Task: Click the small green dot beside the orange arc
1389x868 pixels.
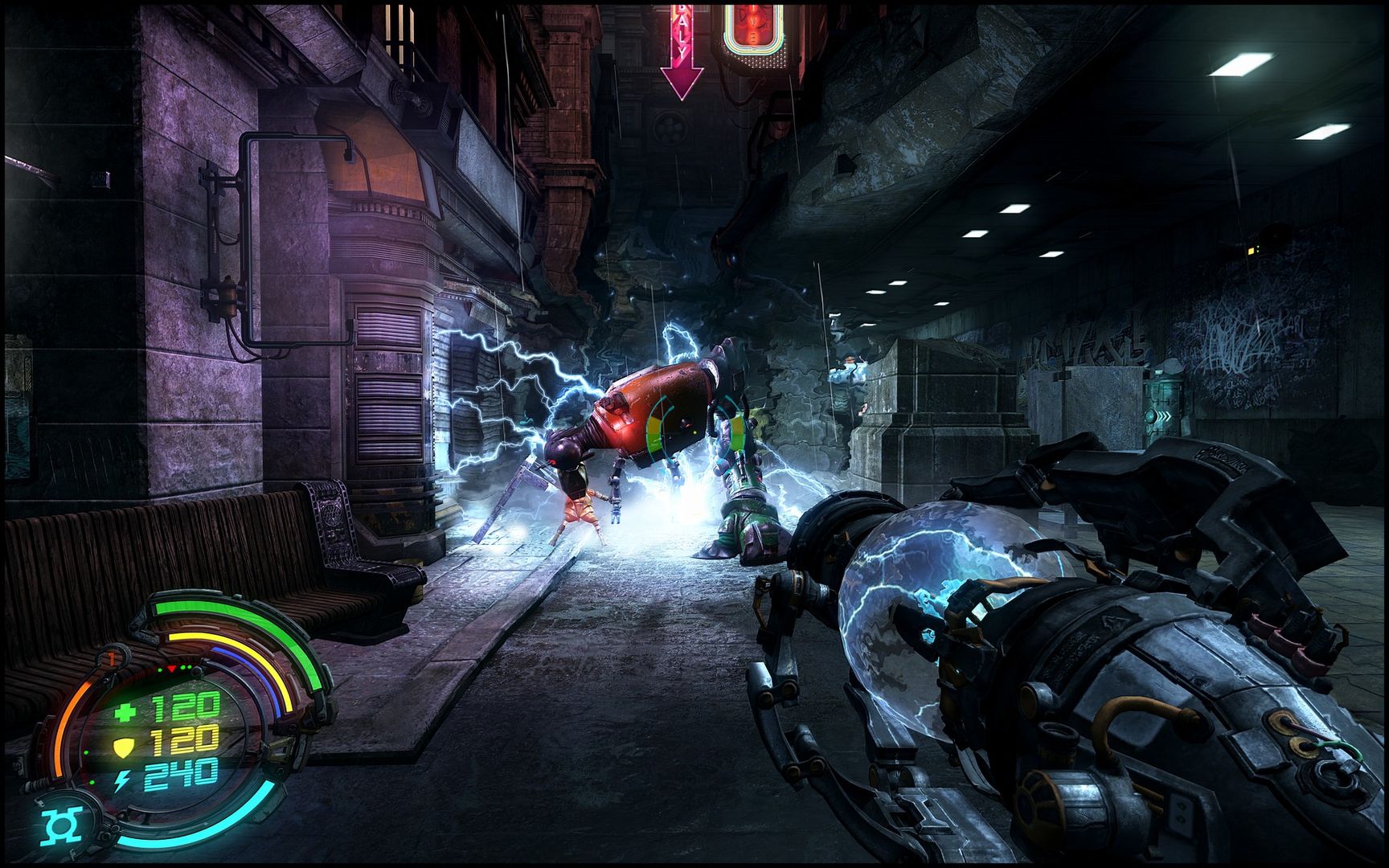Action: [x=87, y=753]
